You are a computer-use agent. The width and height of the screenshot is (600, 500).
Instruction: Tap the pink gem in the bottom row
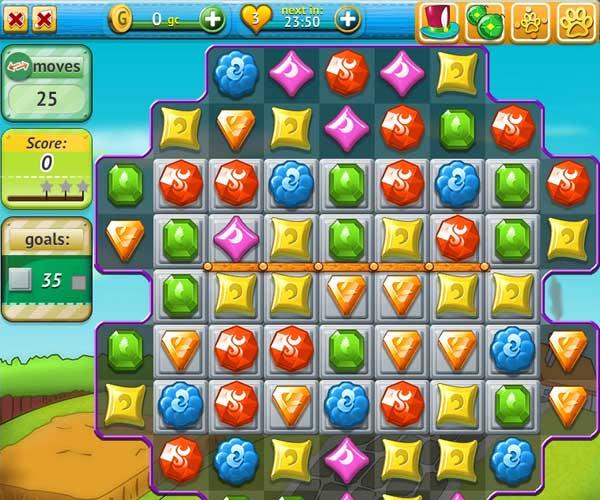tap(346, 458)
